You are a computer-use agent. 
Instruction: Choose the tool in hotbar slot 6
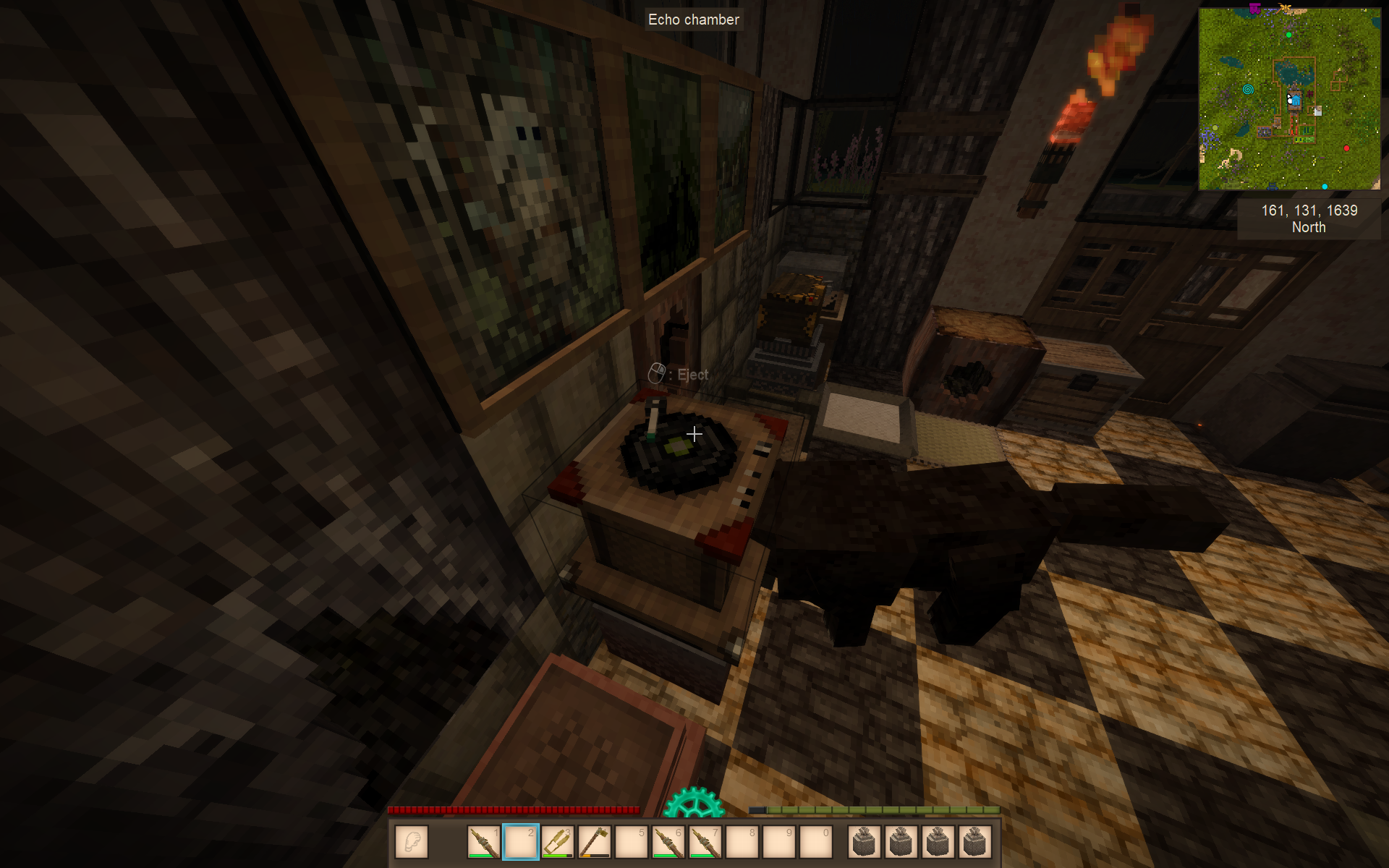668,842
